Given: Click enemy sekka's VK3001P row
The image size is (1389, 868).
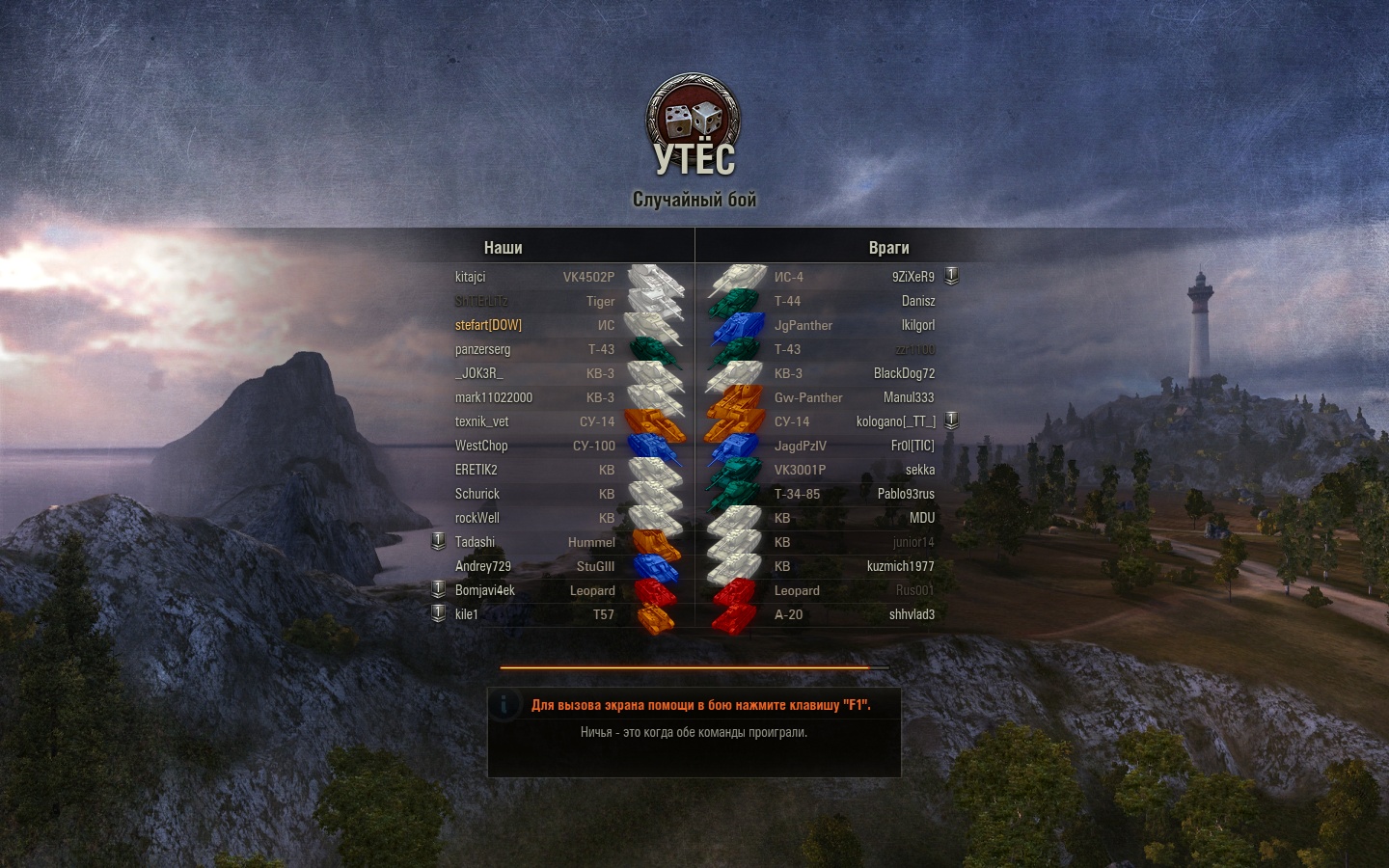Looking at the screenshot, I should pyautogui.click(x=919, y=470).
